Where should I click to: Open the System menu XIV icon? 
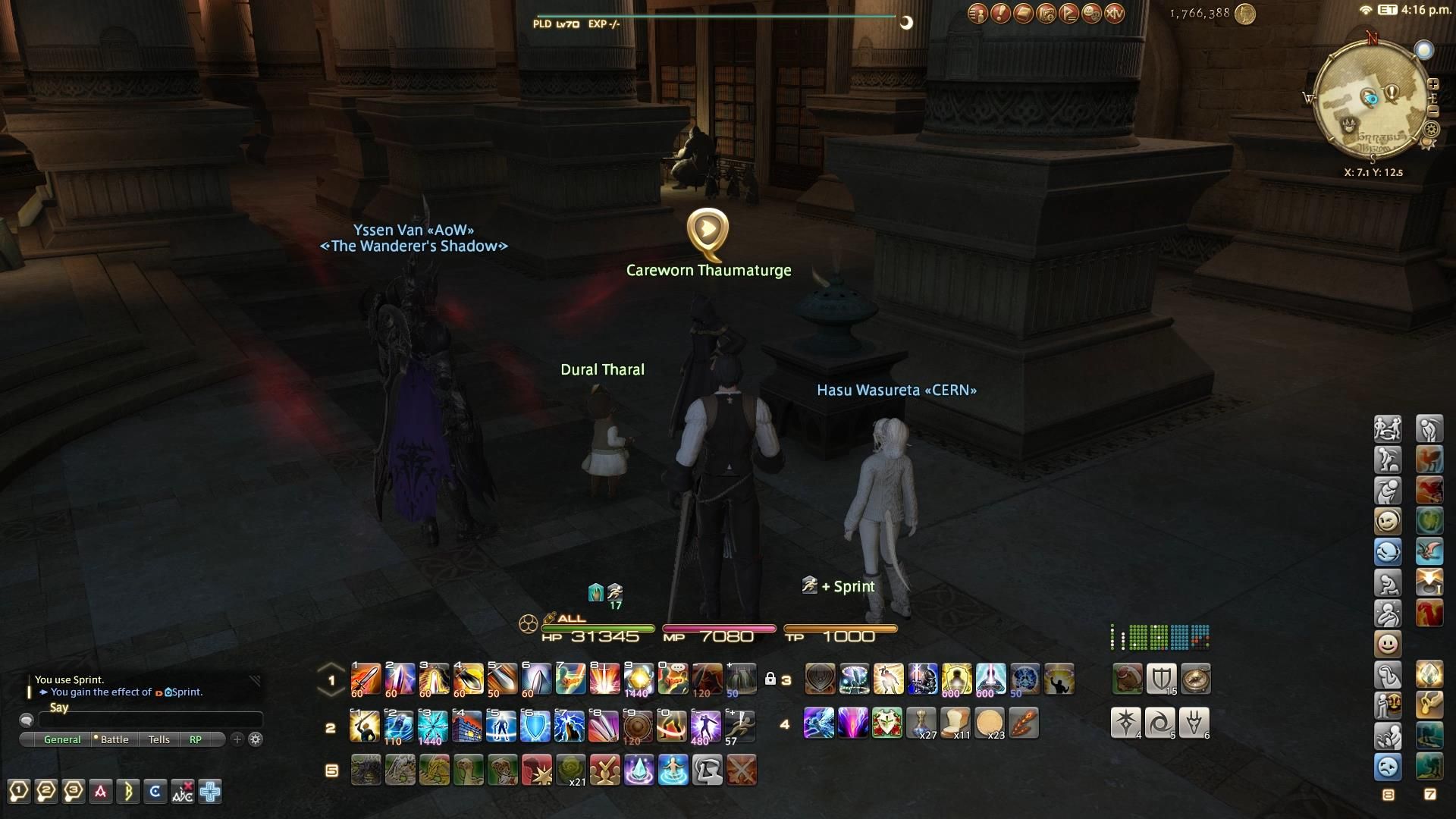1113,14
